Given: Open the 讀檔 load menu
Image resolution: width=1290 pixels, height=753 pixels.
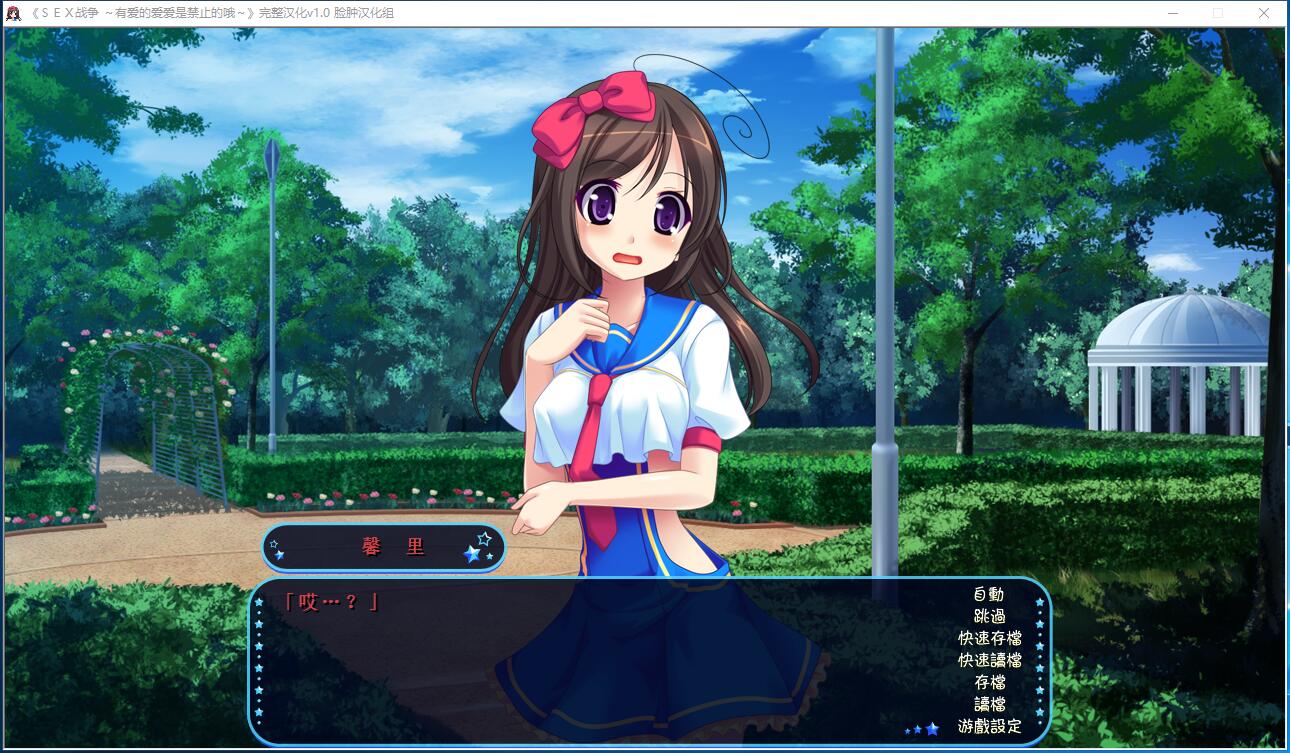Looking at the screenshot, I should pos(989,704).
